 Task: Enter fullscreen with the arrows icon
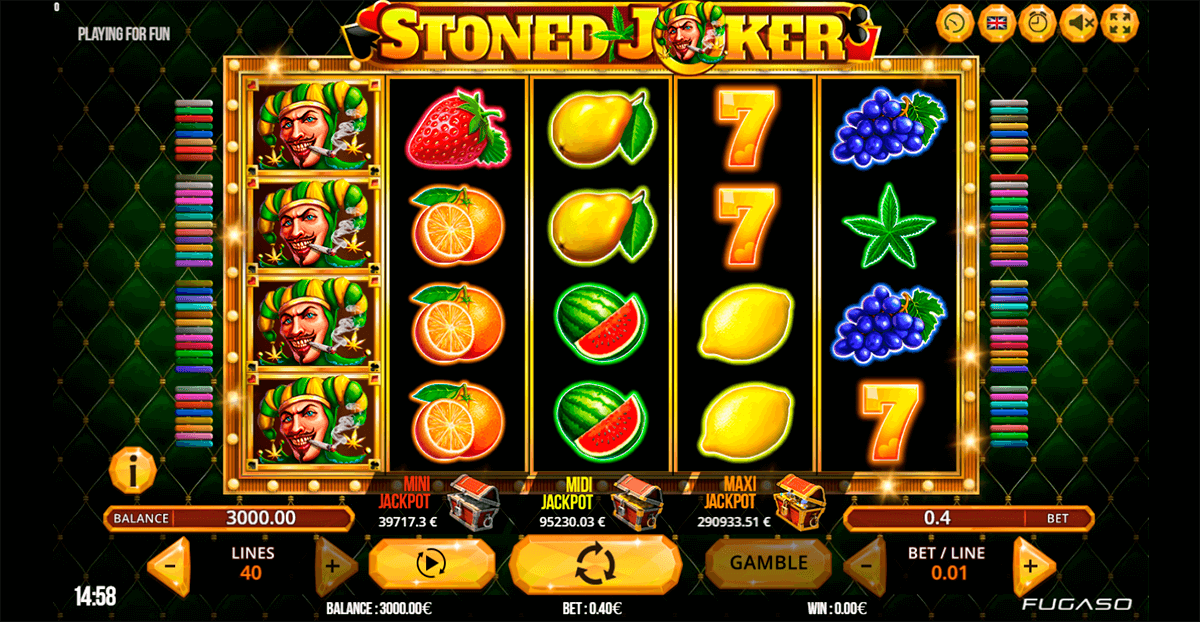pyautogui.click(x=1119, y=23)
